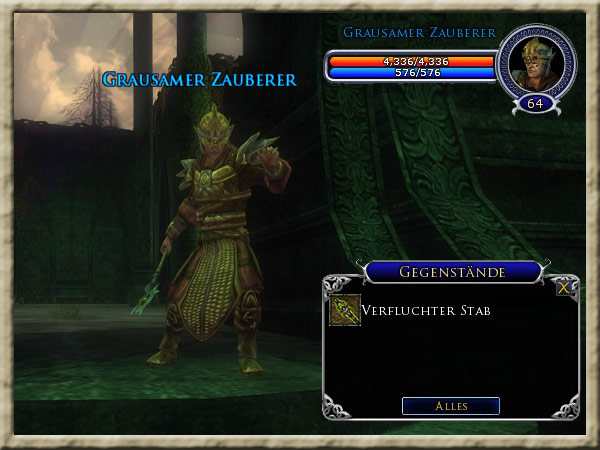600x450 pixels.
Task: Take all items with the Alles button
Action: click(x=450, y=406)
